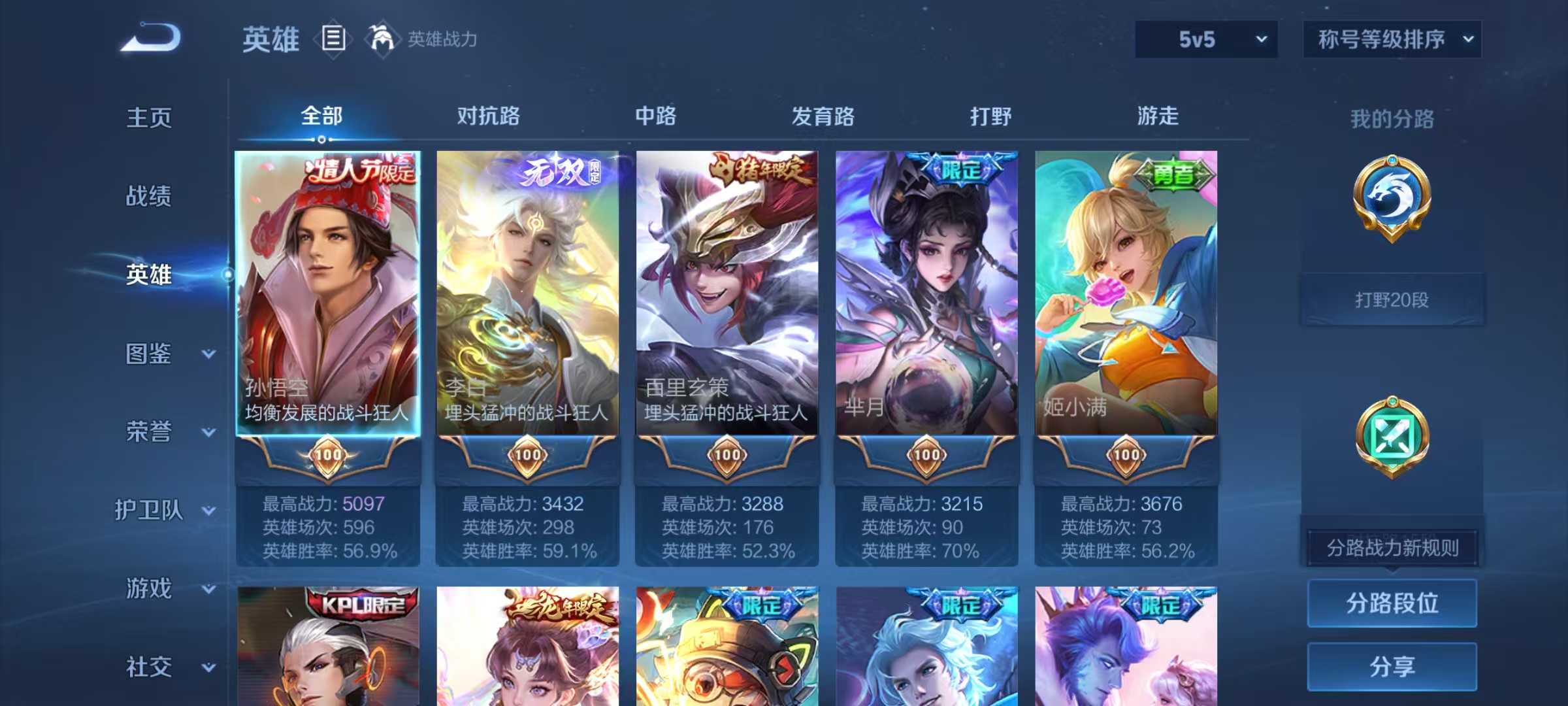Open the hero list icon beside 英雄 title
This screenshot has height=706, width=1568.
(334, 39)
